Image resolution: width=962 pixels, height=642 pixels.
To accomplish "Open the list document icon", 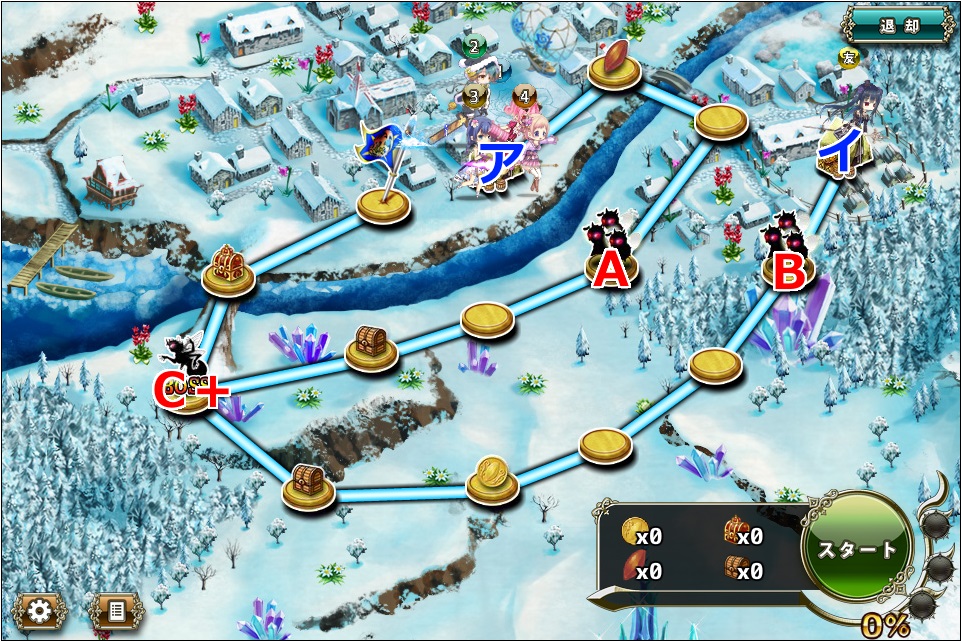I will point(116,609).
